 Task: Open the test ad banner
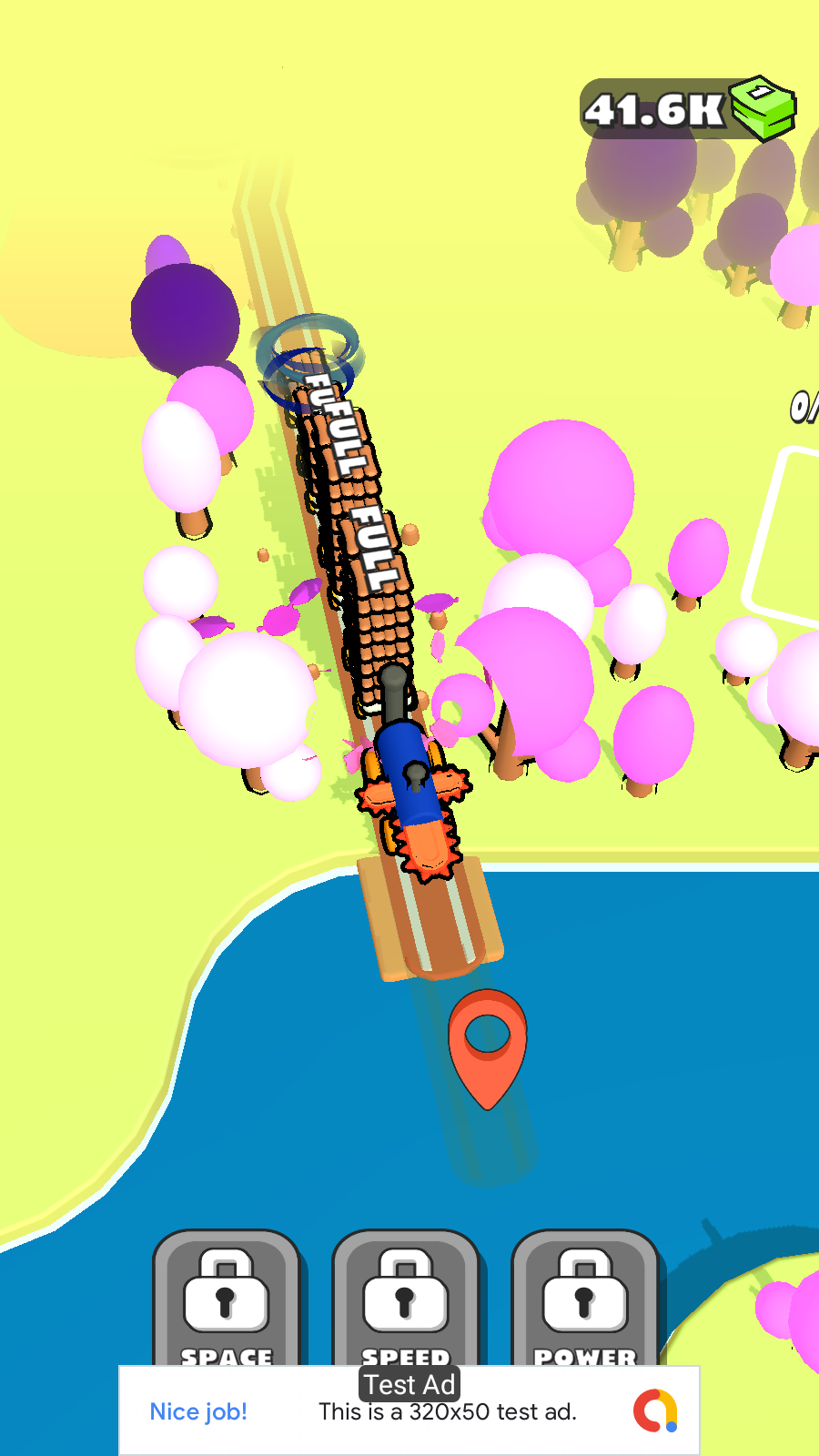(409, 1411)
